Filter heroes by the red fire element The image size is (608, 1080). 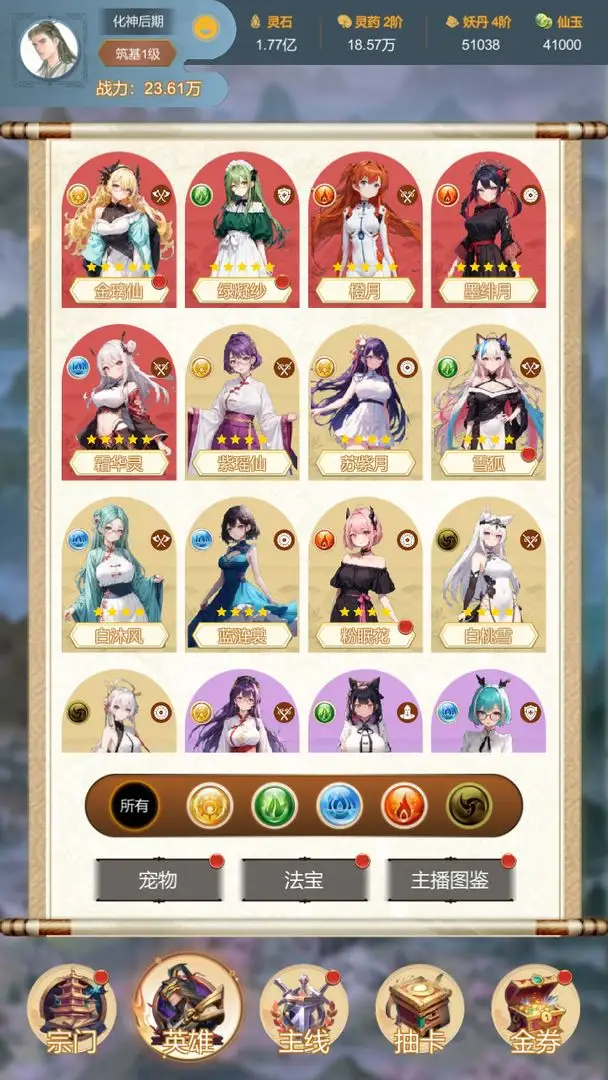(x=404, y=805)
